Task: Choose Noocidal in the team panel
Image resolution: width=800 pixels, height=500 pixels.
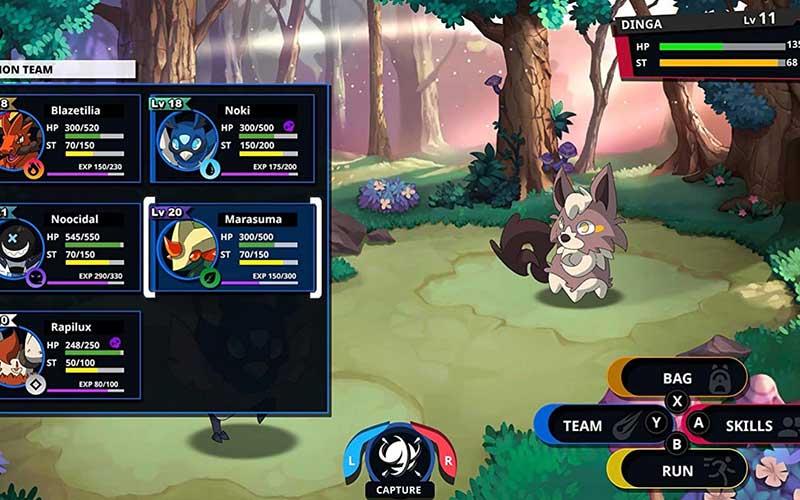Action: pos(68,246)
